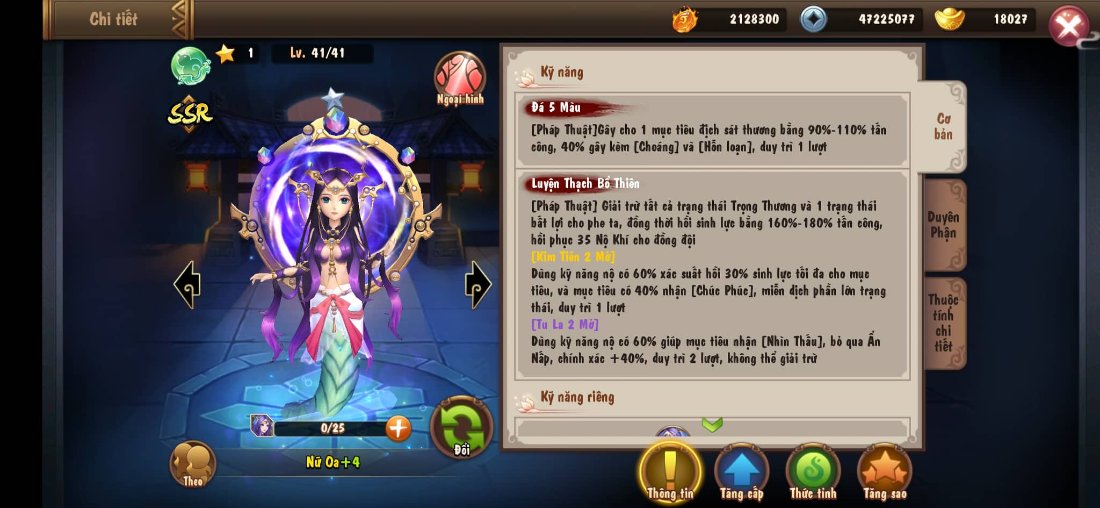This screenshot has height=508, width=1100.
Task: View the next hero with right arrow
Action: point(479,285)
